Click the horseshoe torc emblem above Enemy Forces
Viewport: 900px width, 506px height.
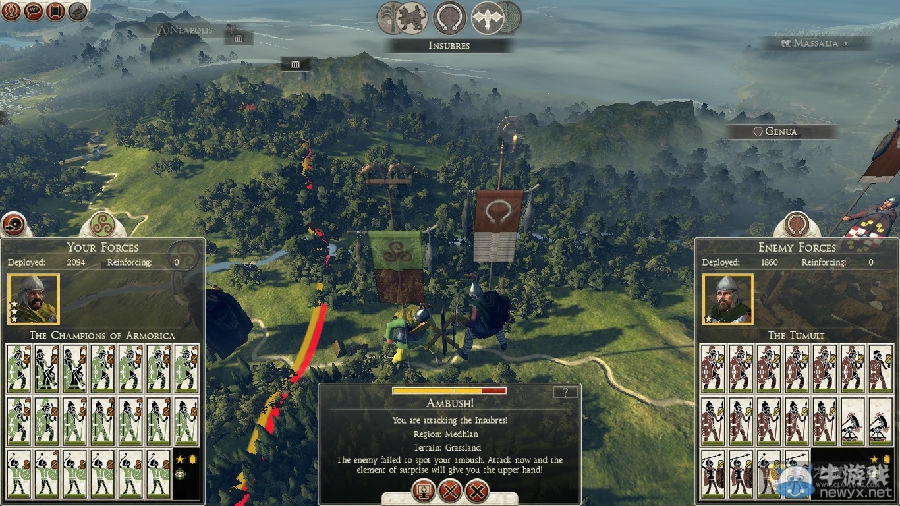[796, 224]
